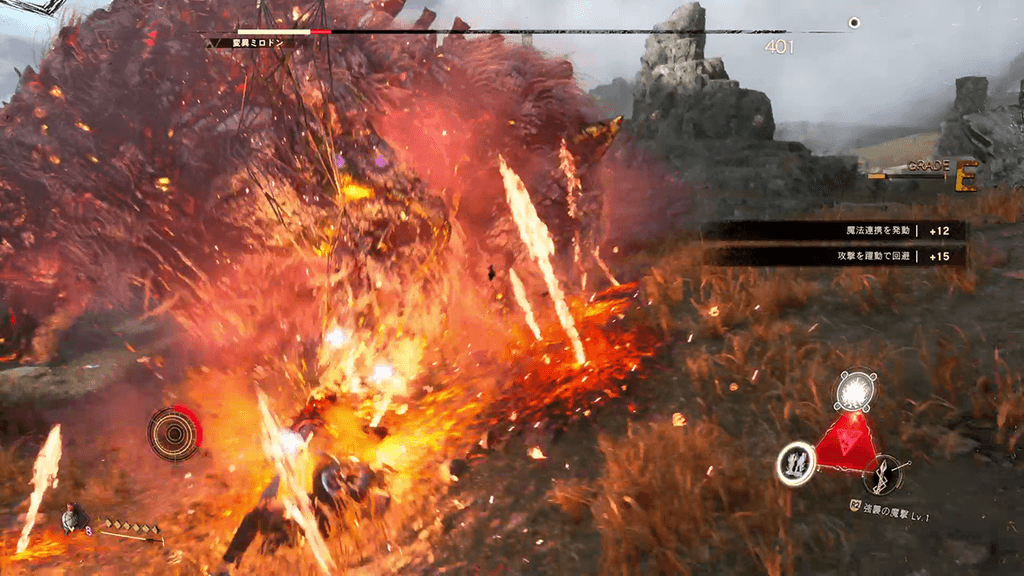Choose the rune blade attack spell icon
Image resolution: width=1024 pixels, height=576 pixels.
(883, 474)
